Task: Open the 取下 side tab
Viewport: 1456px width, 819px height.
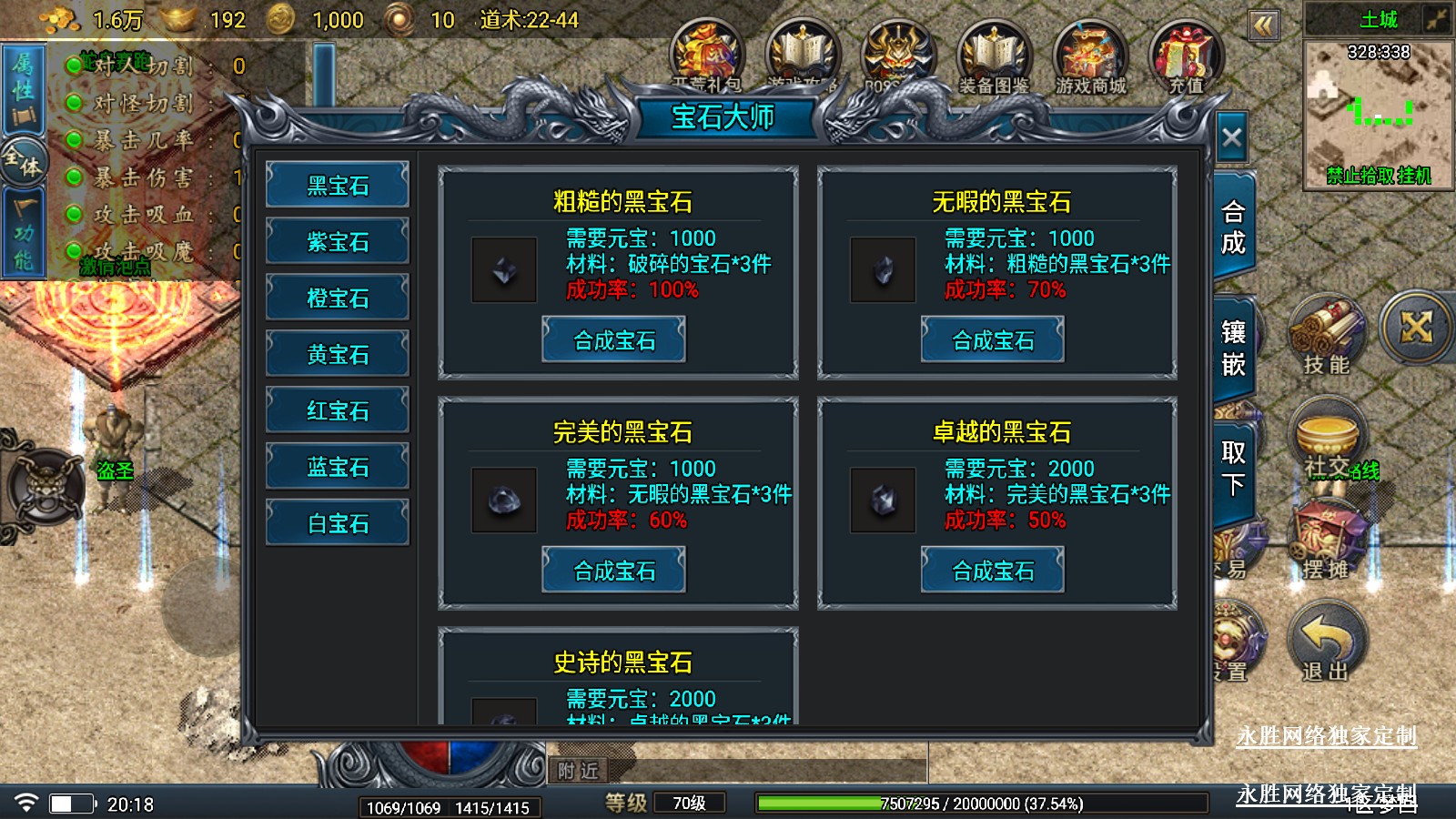Action: tap(1233, 468)
